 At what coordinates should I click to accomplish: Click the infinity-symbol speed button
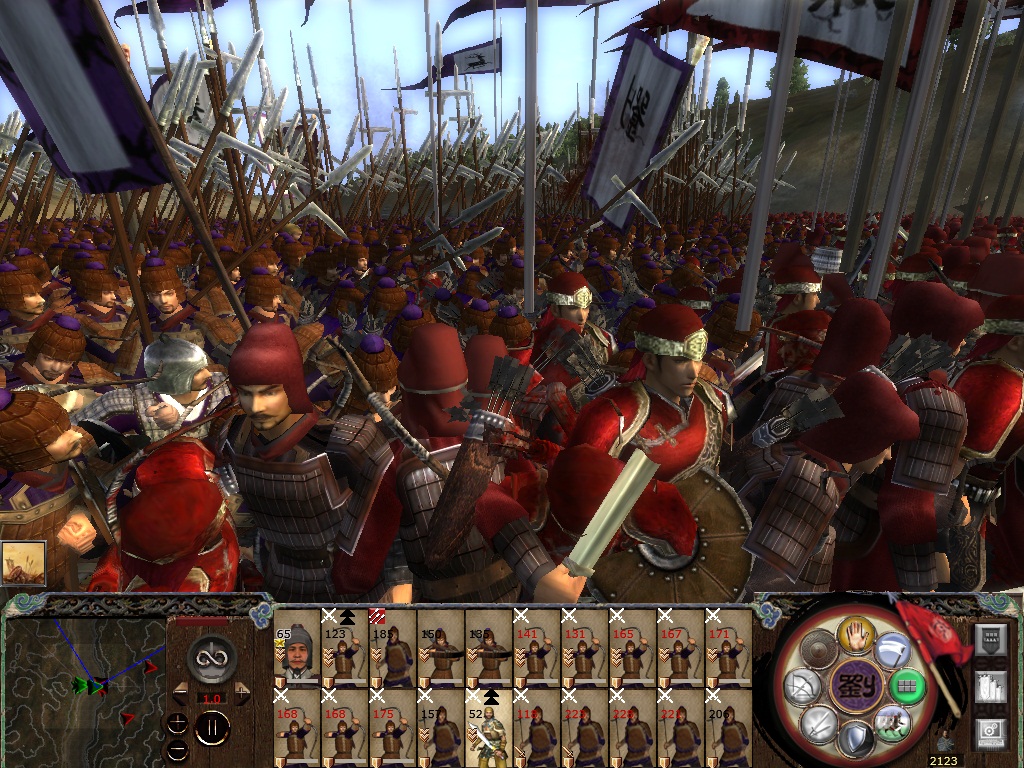213,656
